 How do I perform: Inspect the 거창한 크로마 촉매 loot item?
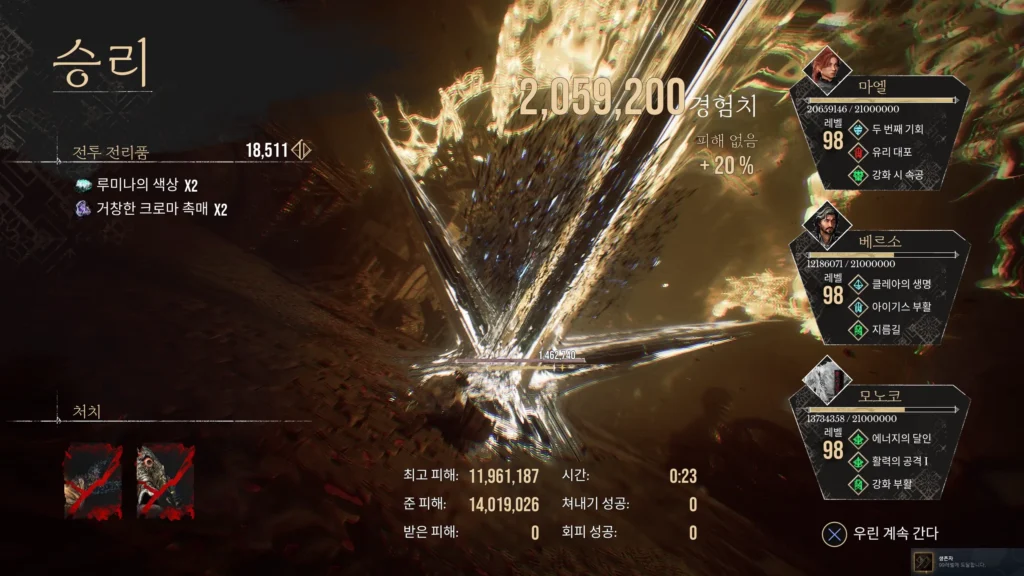tap(84, 209)
